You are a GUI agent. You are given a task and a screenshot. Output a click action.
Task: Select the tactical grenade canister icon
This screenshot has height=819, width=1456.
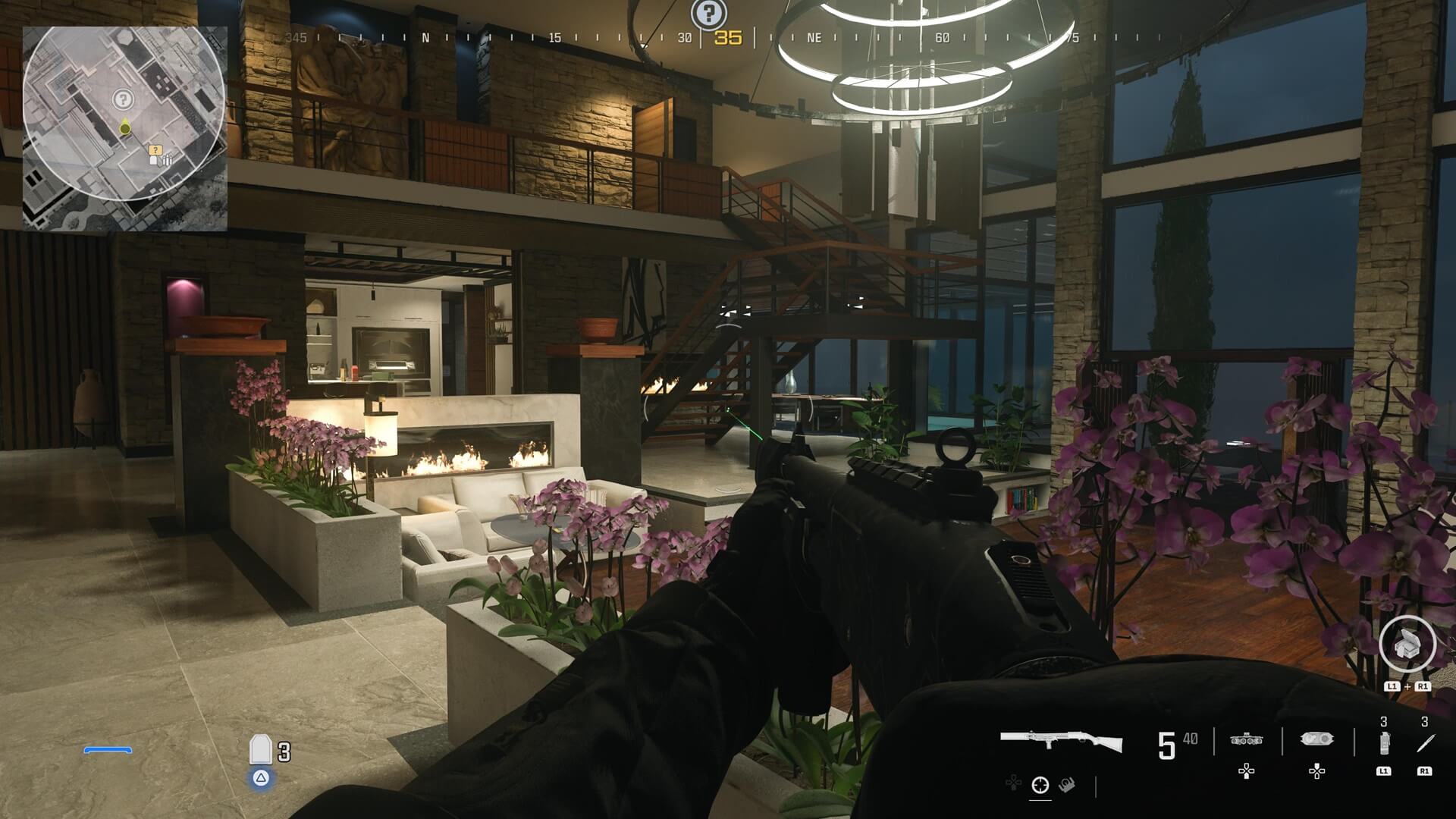[1384, 744]
